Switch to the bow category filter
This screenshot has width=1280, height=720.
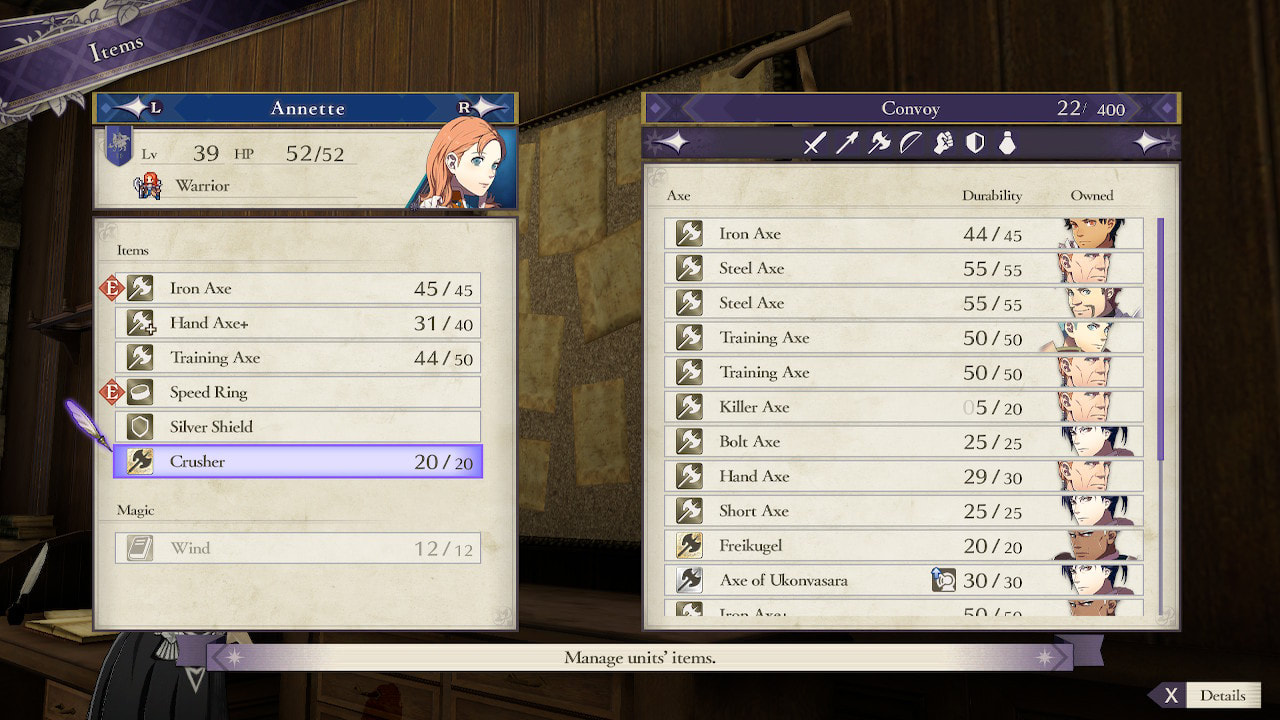[911, 144]
